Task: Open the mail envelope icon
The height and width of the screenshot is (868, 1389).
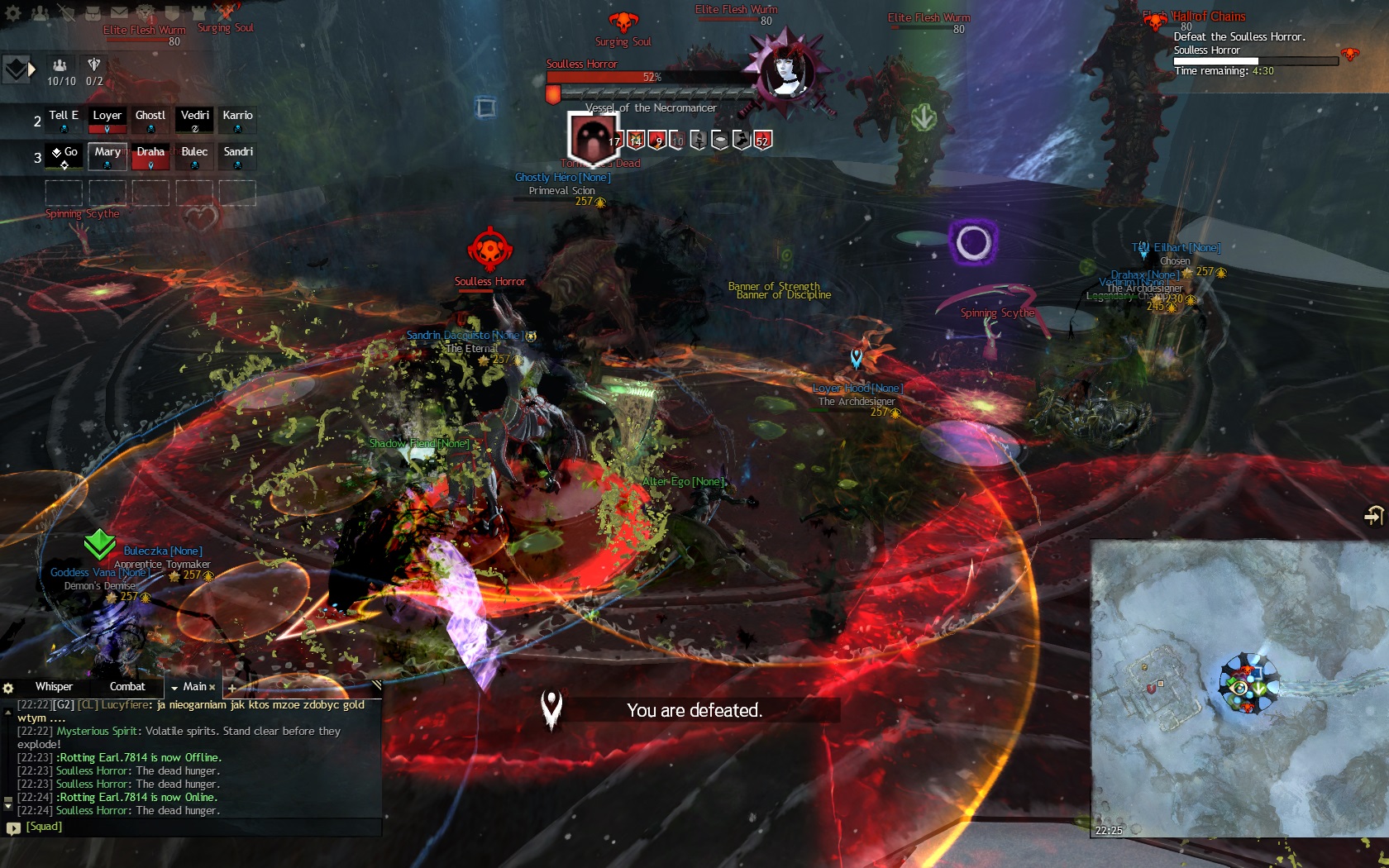Action: click(x=119, y=12)
